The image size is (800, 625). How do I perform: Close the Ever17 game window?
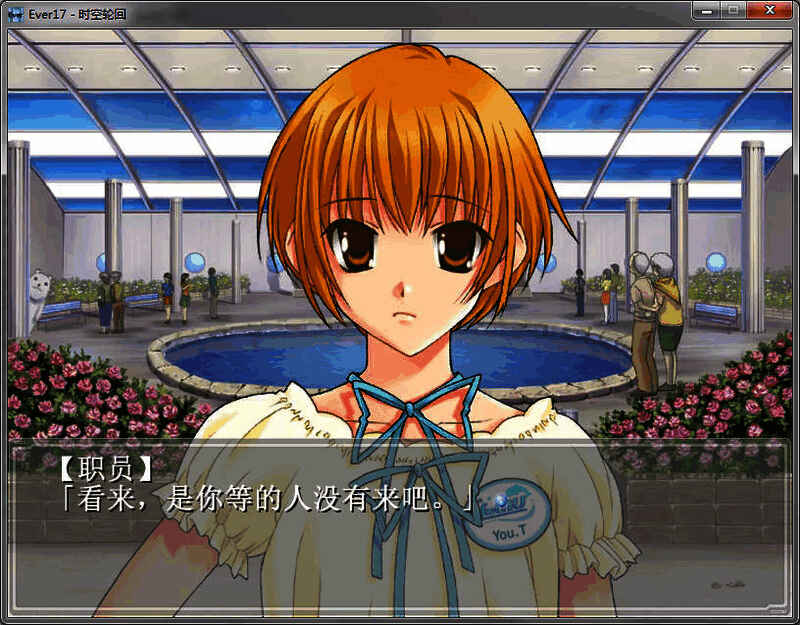click(x=769, y=10)
